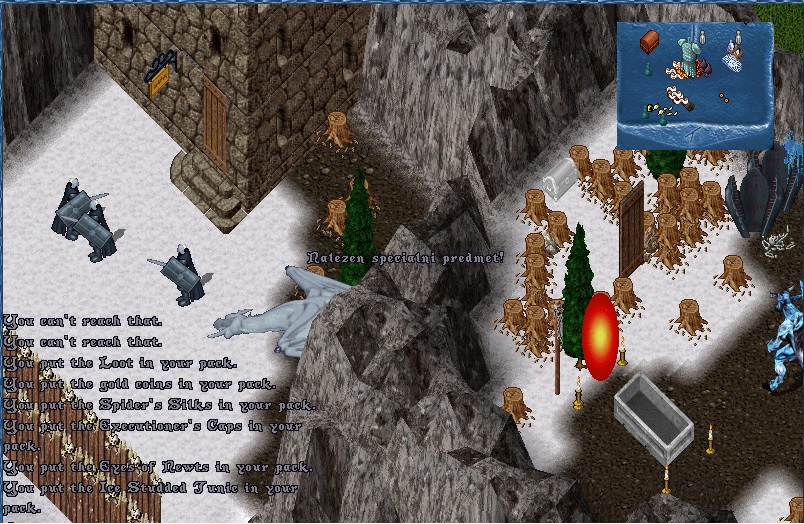Select the dark purple item beside the tunic

pos(706,68)
